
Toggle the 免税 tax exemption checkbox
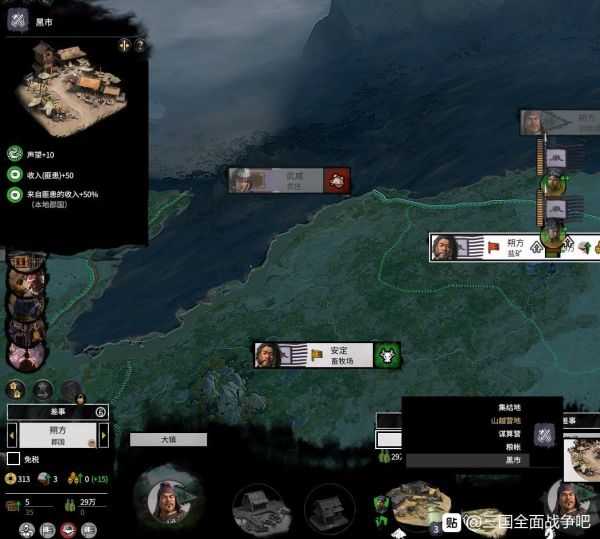pos(14,458)
